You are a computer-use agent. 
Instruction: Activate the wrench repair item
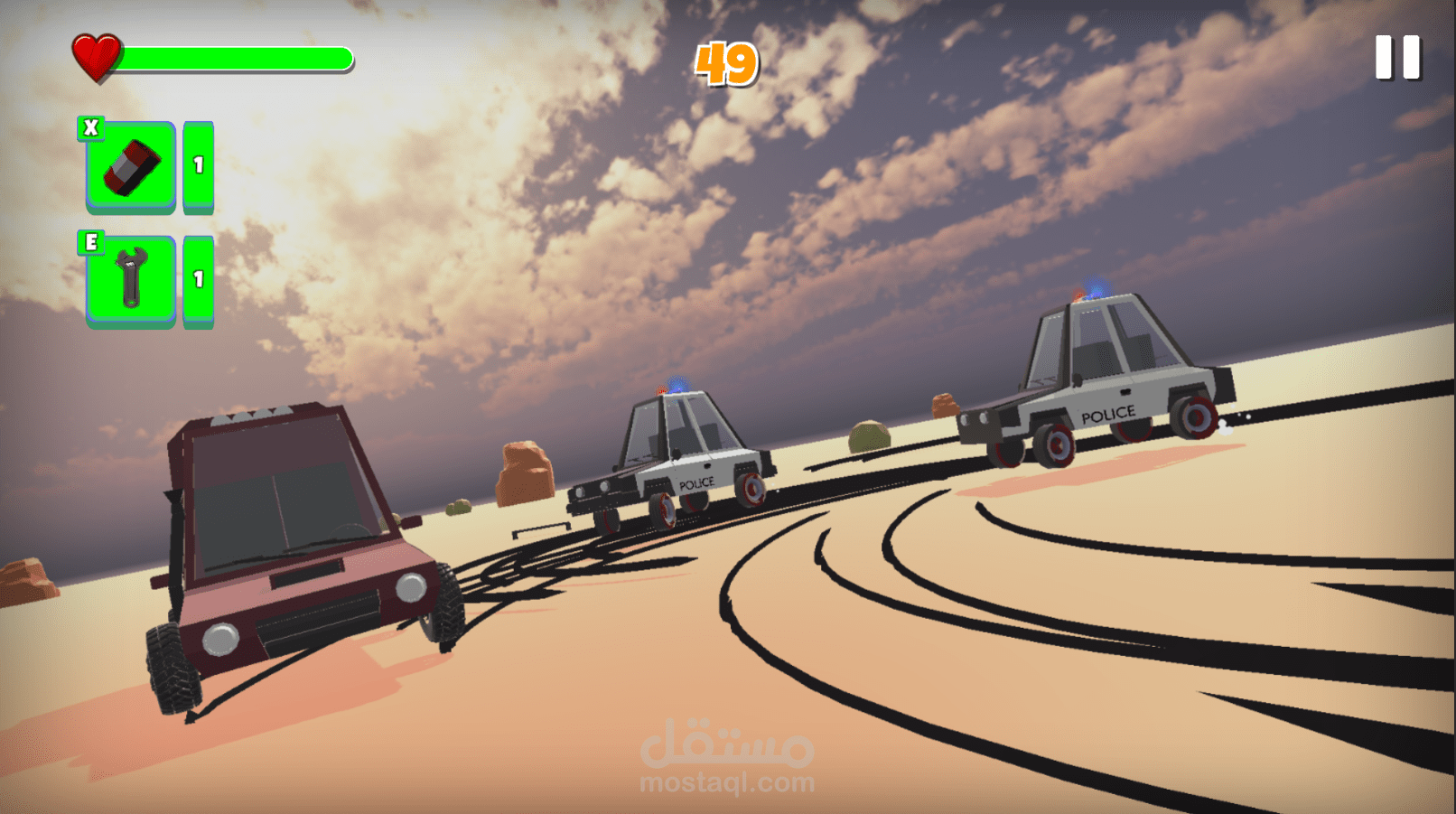click(x=131, y=281)
